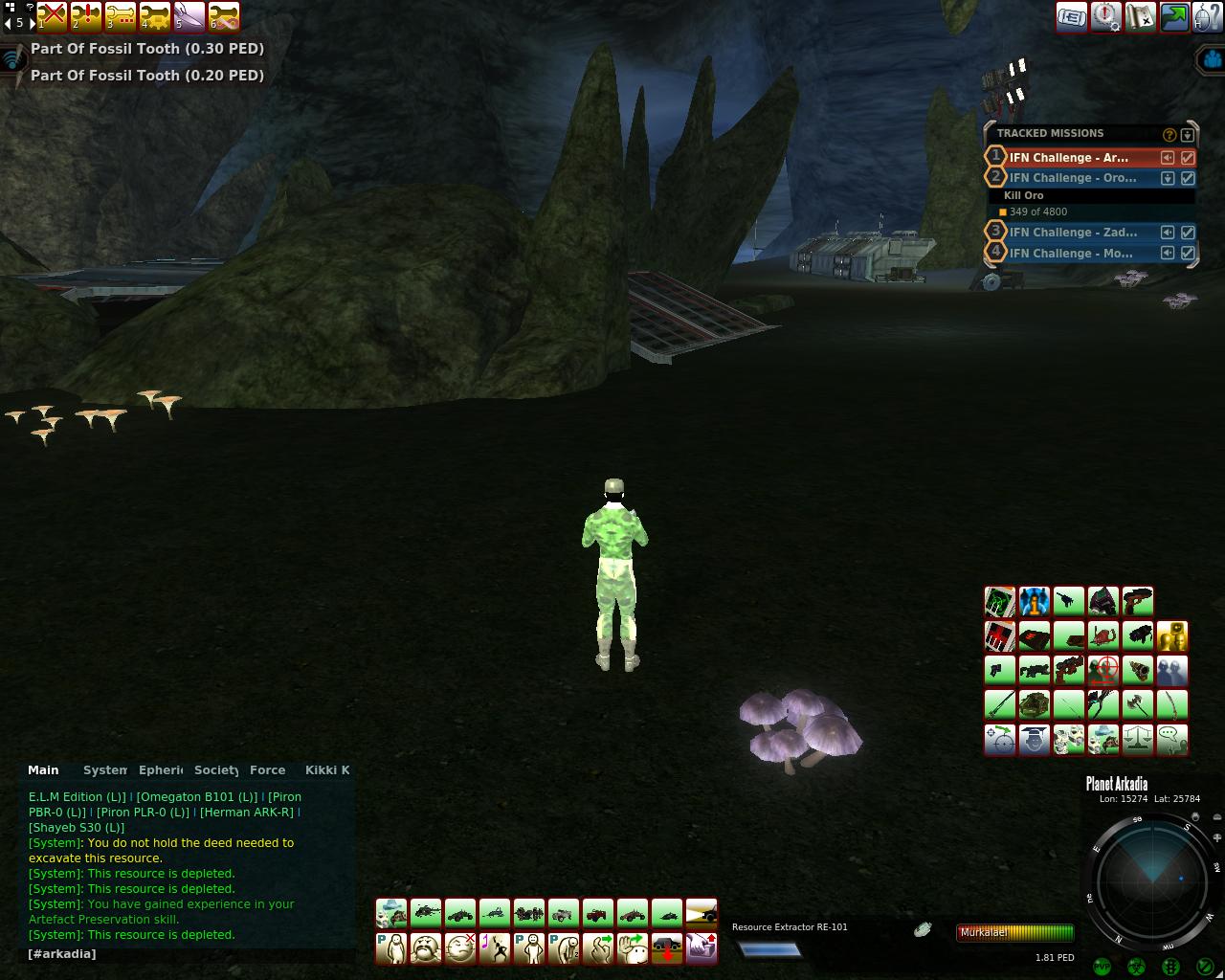The height and width of the screenshot is (980, 1225).
Task: Click the red crosshair target icon
Action: [1103, 670]
